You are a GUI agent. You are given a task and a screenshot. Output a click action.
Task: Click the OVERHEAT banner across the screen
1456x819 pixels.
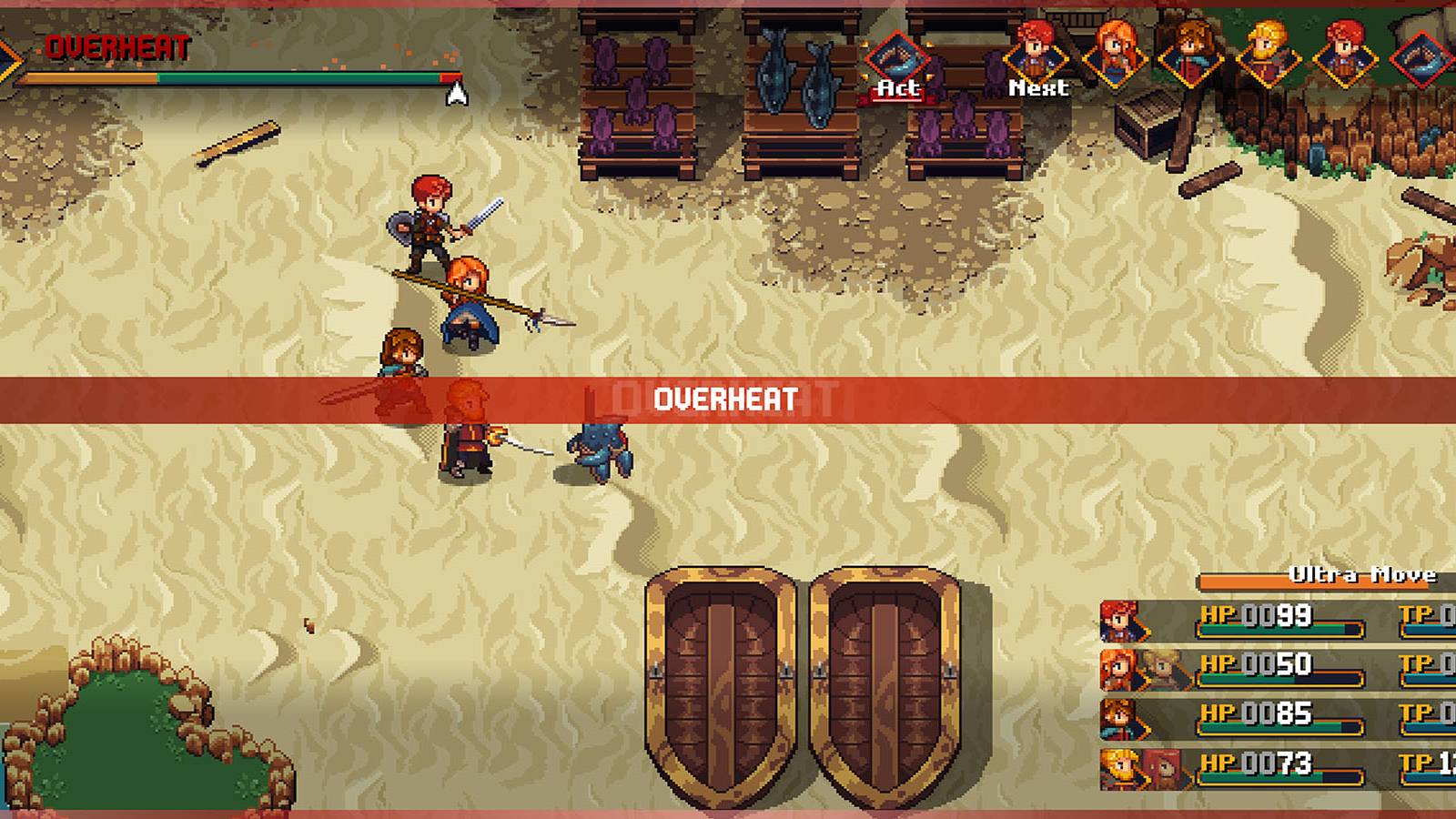tap(723, 397)
